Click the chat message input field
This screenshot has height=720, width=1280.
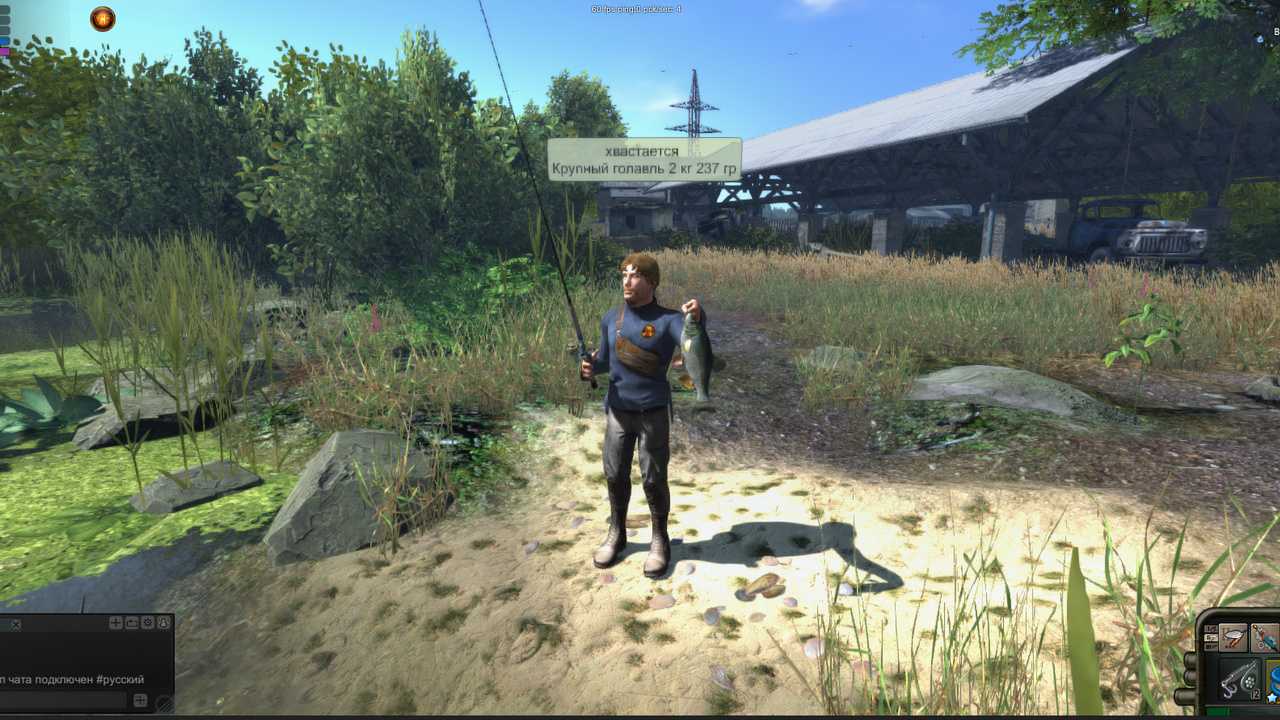(62, 701)
